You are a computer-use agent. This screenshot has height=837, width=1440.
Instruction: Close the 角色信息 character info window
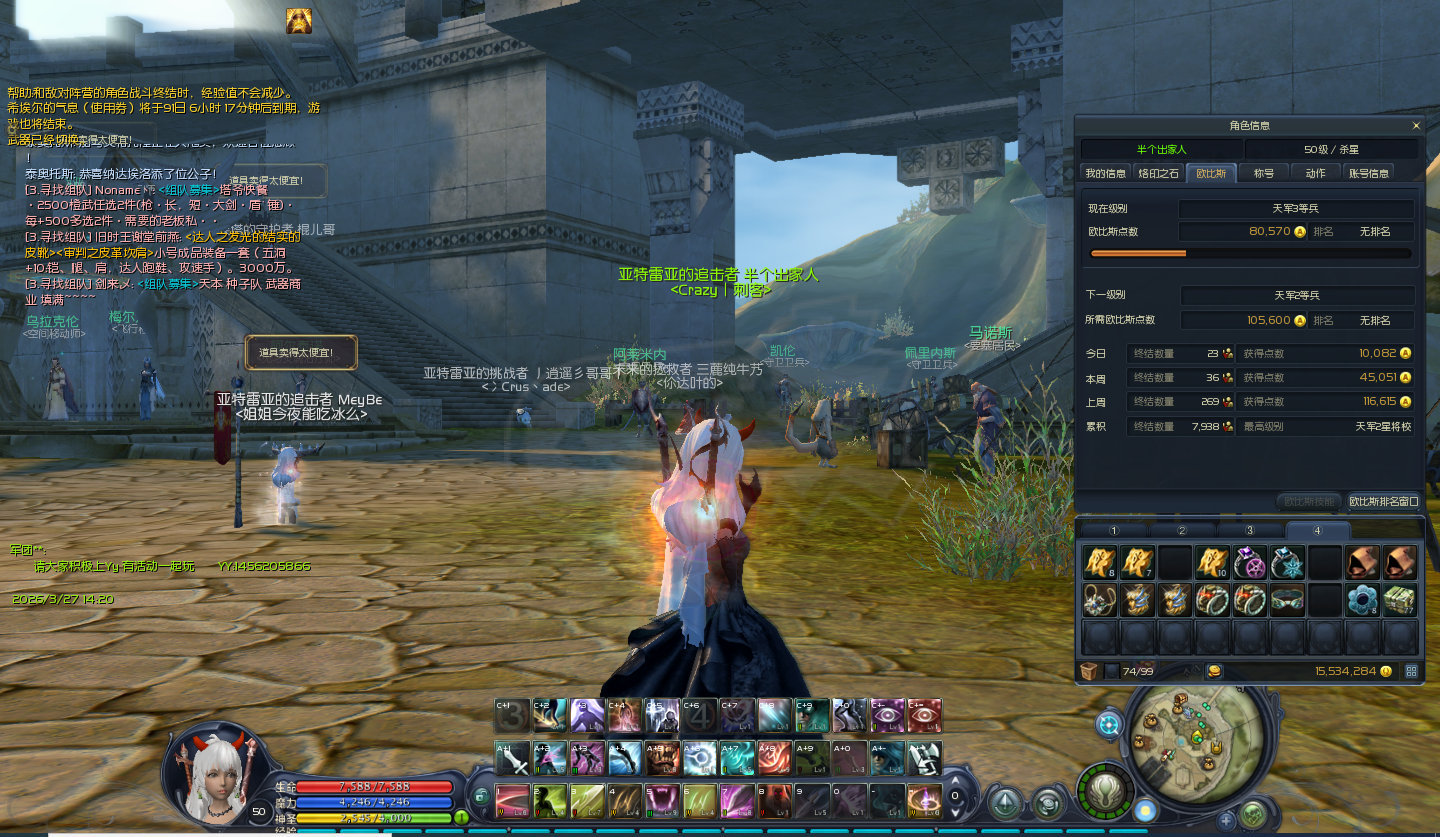[1415, 126]
